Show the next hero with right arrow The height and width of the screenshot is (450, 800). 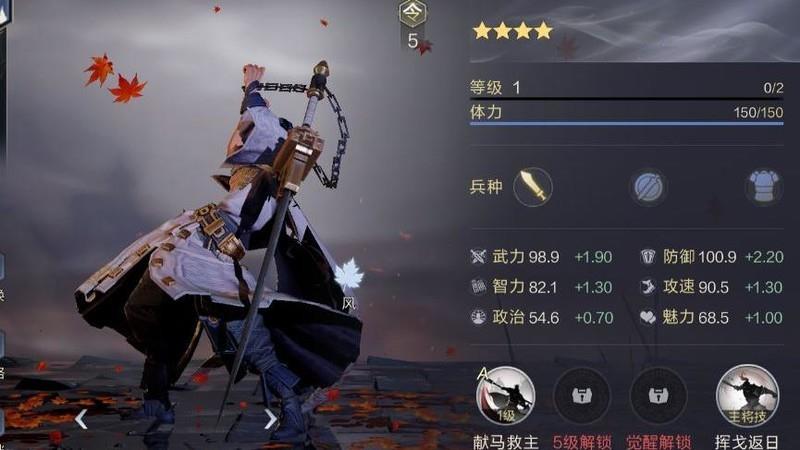[270, 419]
